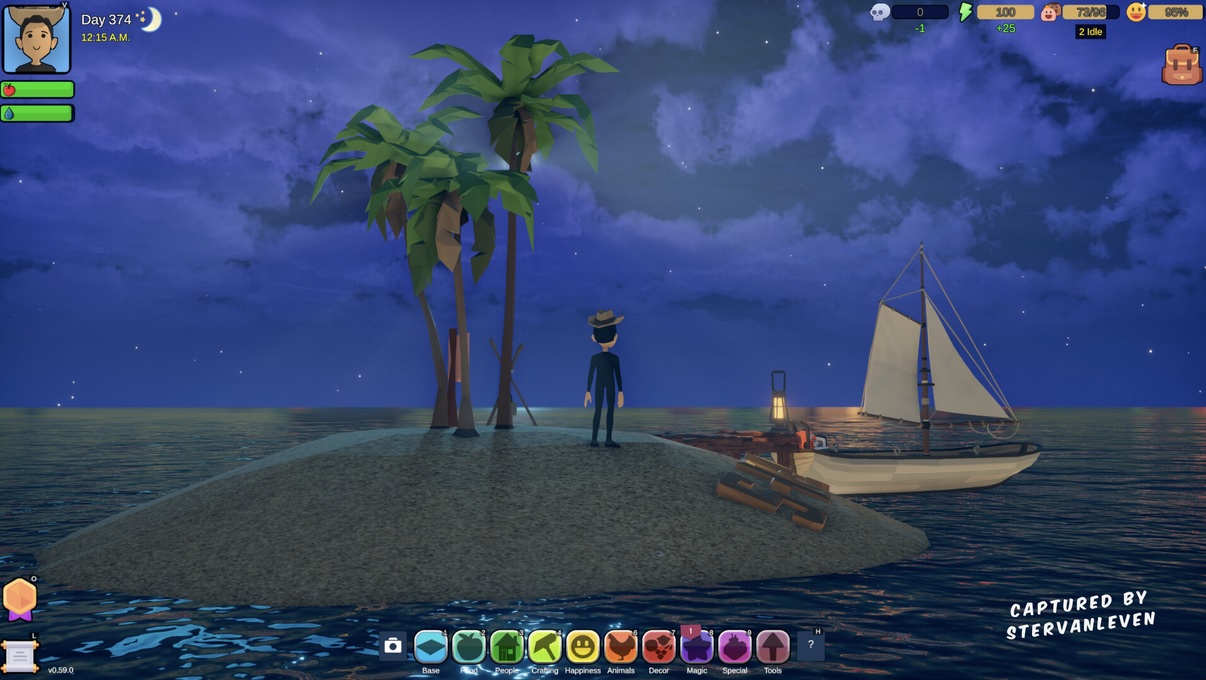Open the Magic category with alert
Screen dimensions: 1206x680
coord(697,647)
